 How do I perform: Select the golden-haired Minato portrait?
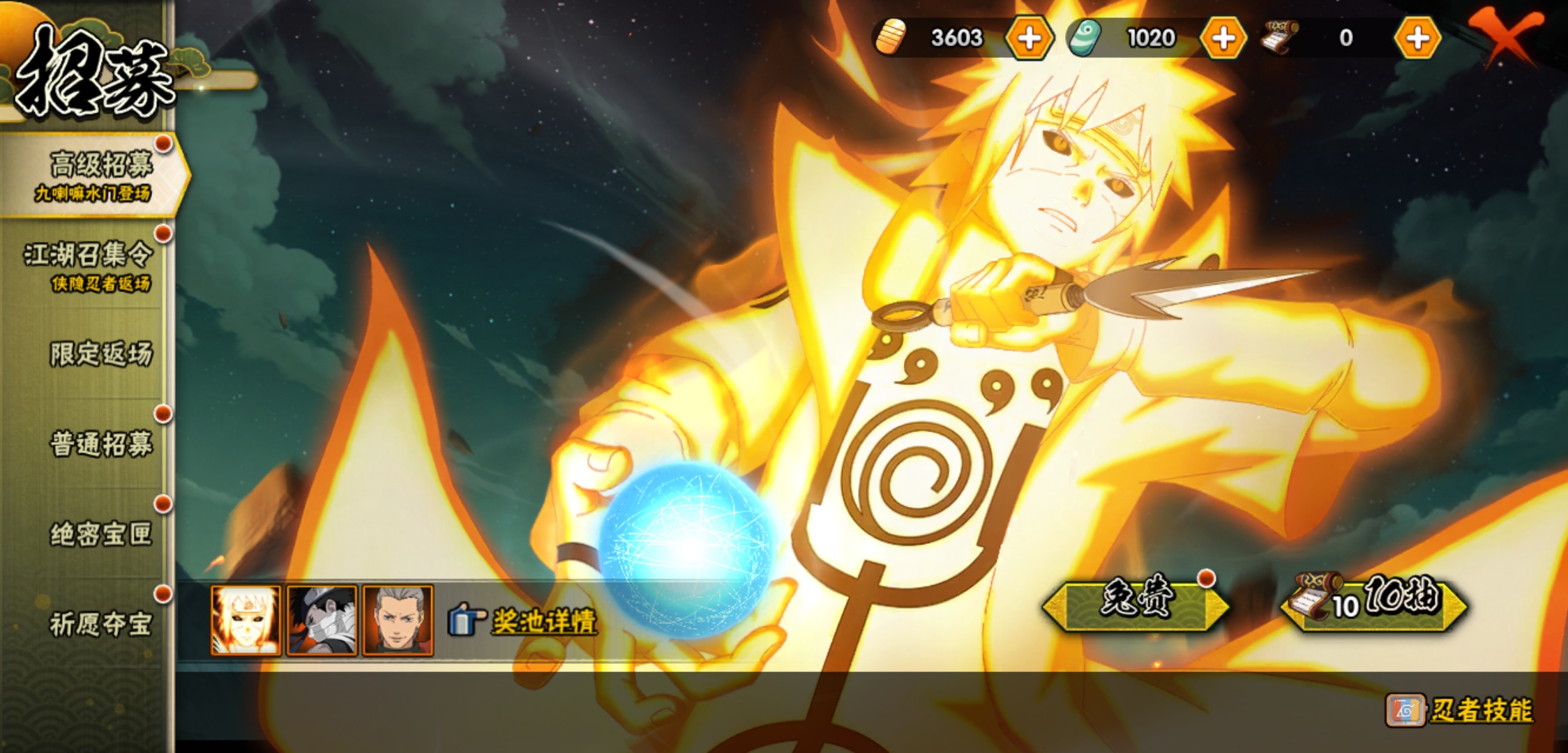[x=246, y=621]
